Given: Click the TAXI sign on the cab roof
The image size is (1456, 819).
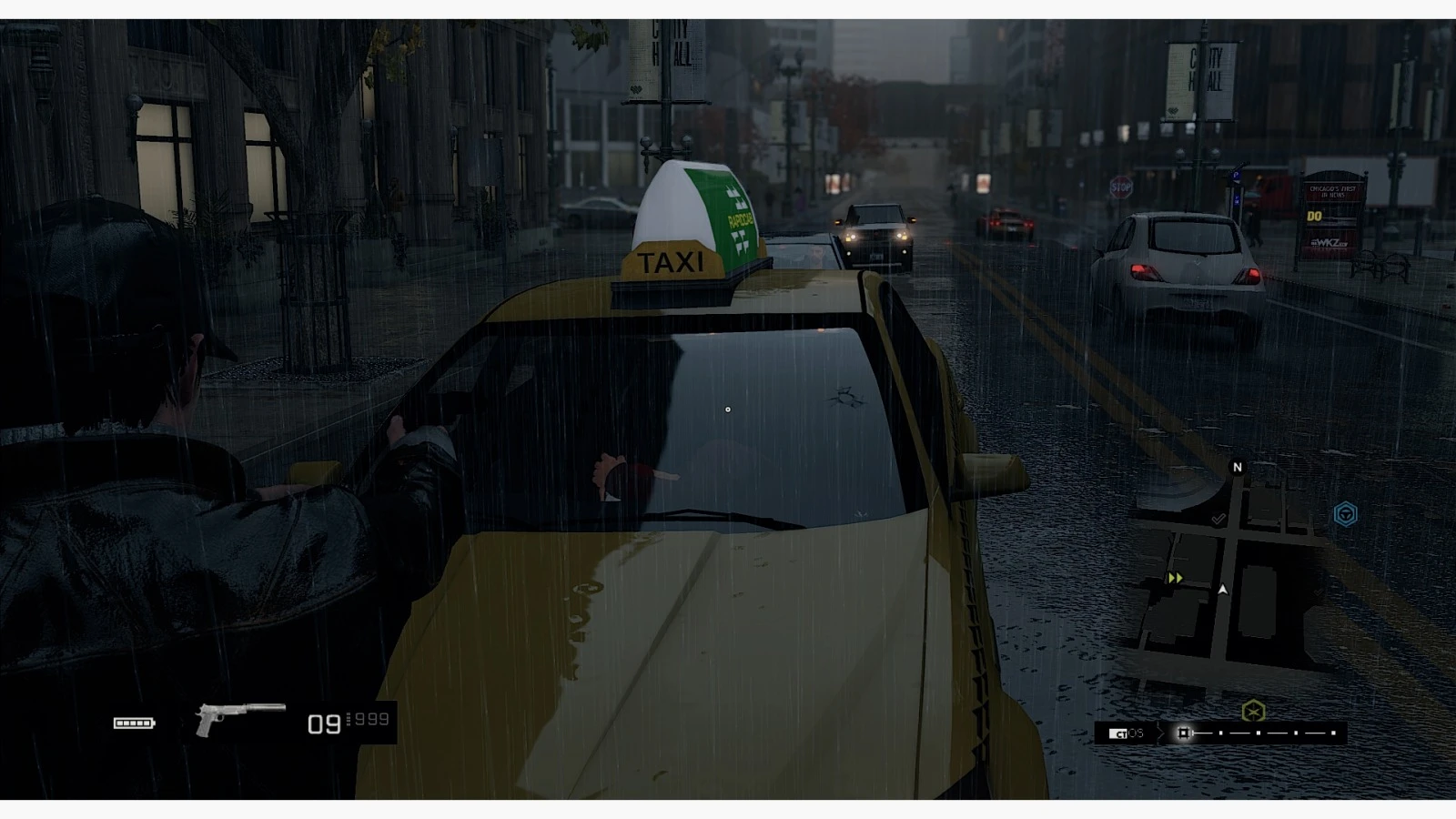Looking at the screenshot, I should [671, 264].
